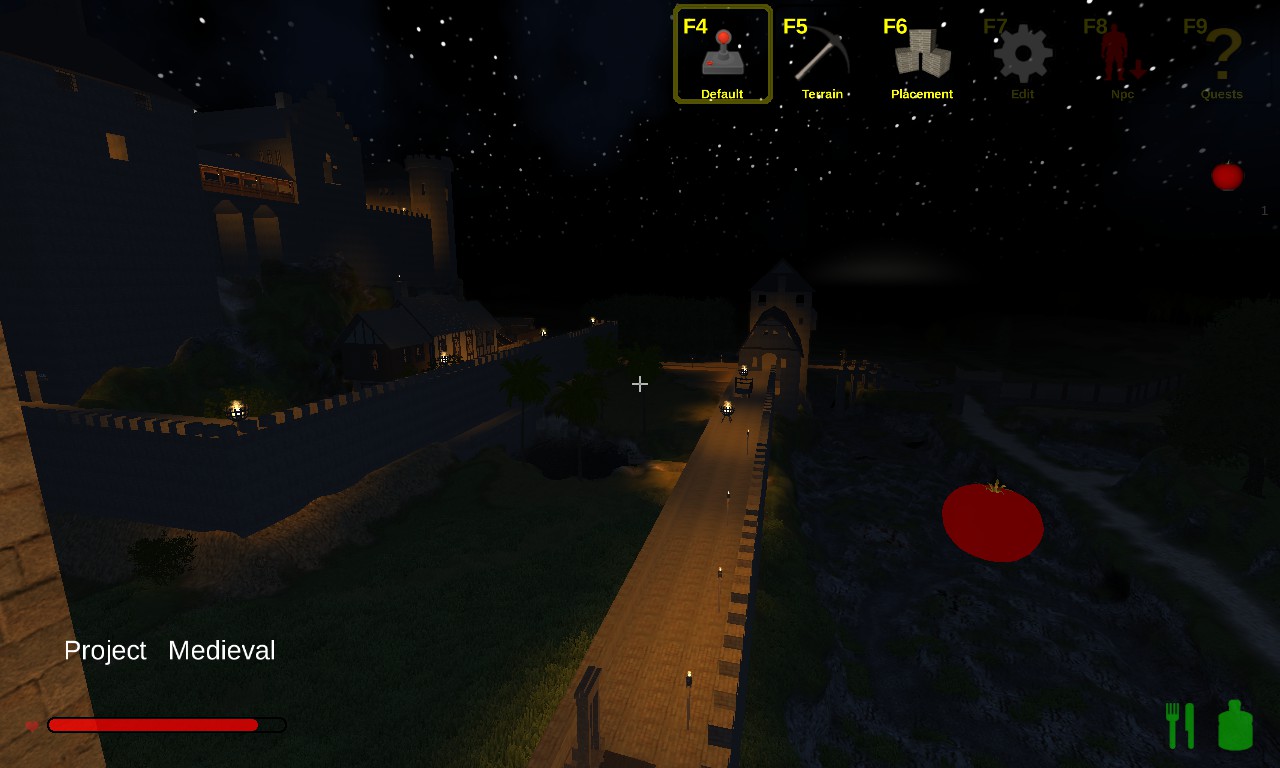Switch to the Terrain pickaxe tool
1280x768 pixels.
point(822,54)
